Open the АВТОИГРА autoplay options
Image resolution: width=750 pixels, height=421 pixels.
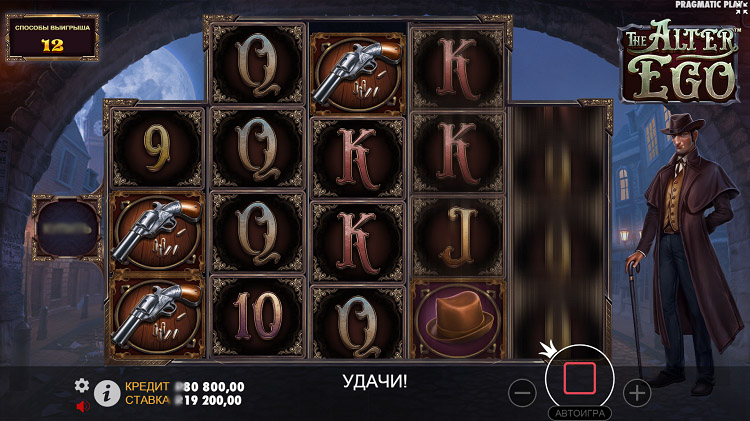coord(580,412)
